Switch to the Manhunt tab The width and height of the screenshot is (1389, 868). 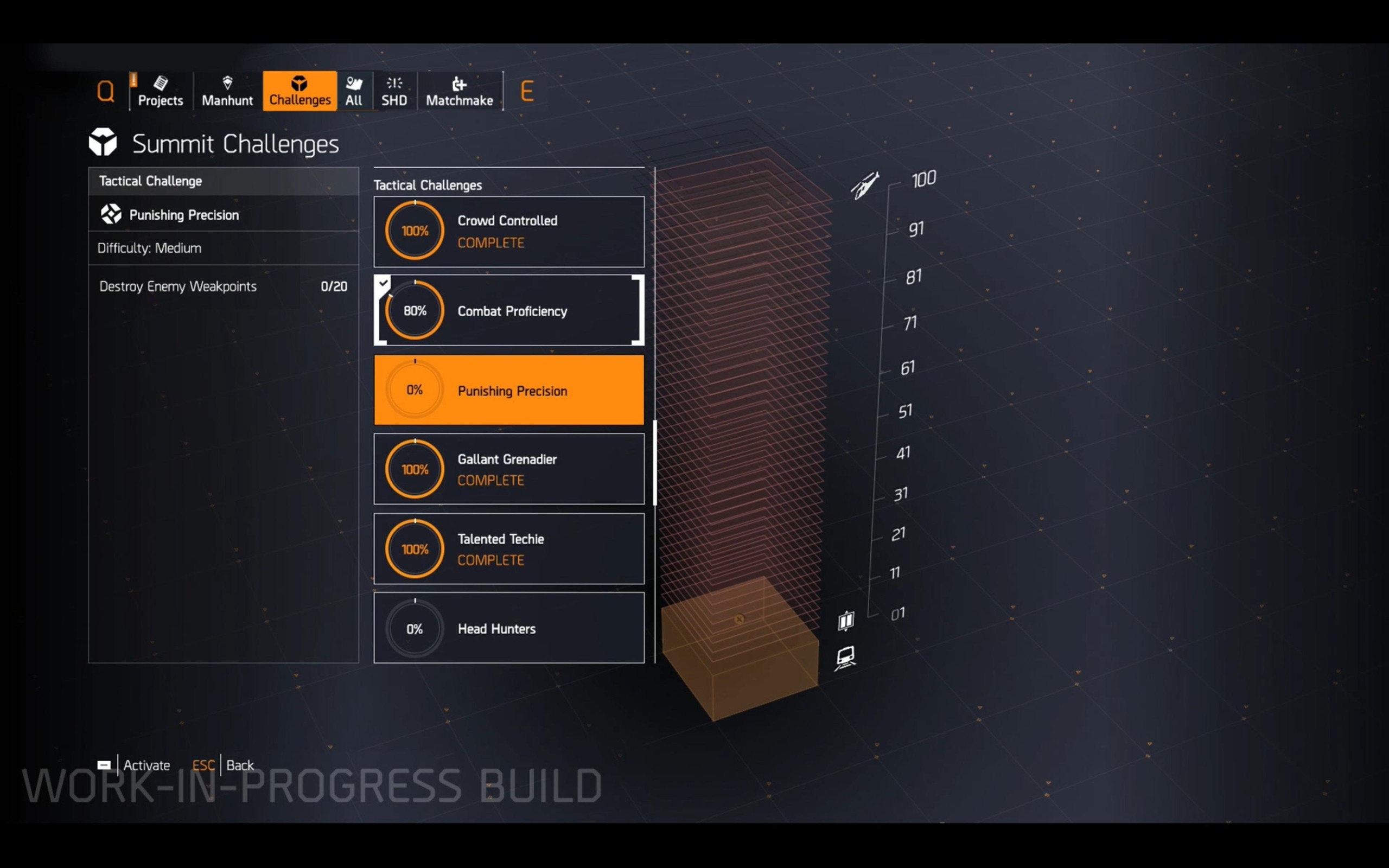pos(227,91)
